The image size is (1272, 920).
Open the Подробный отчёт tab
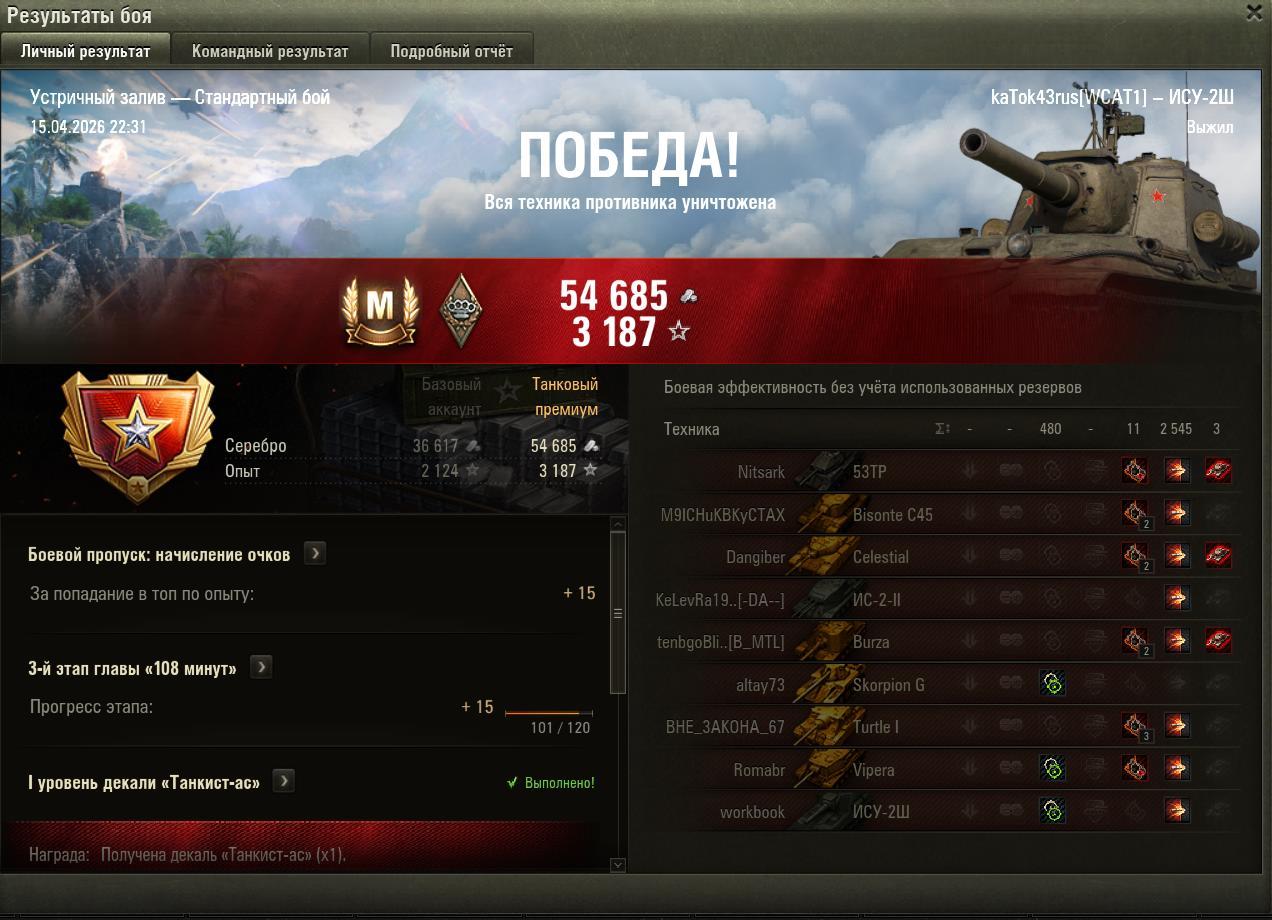451,51
